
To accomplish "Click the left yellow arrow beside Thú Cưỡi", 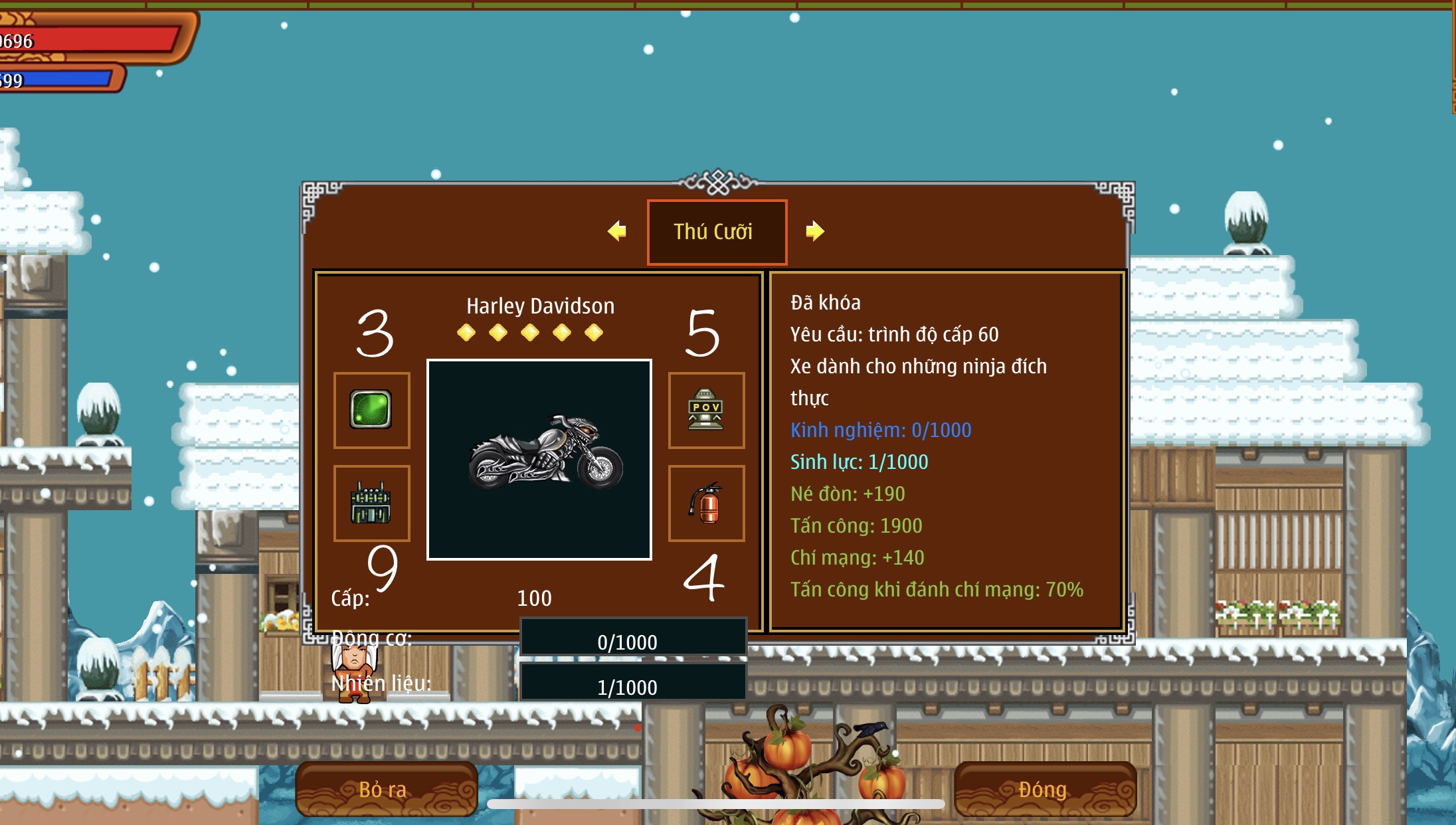I will (617, 231).
